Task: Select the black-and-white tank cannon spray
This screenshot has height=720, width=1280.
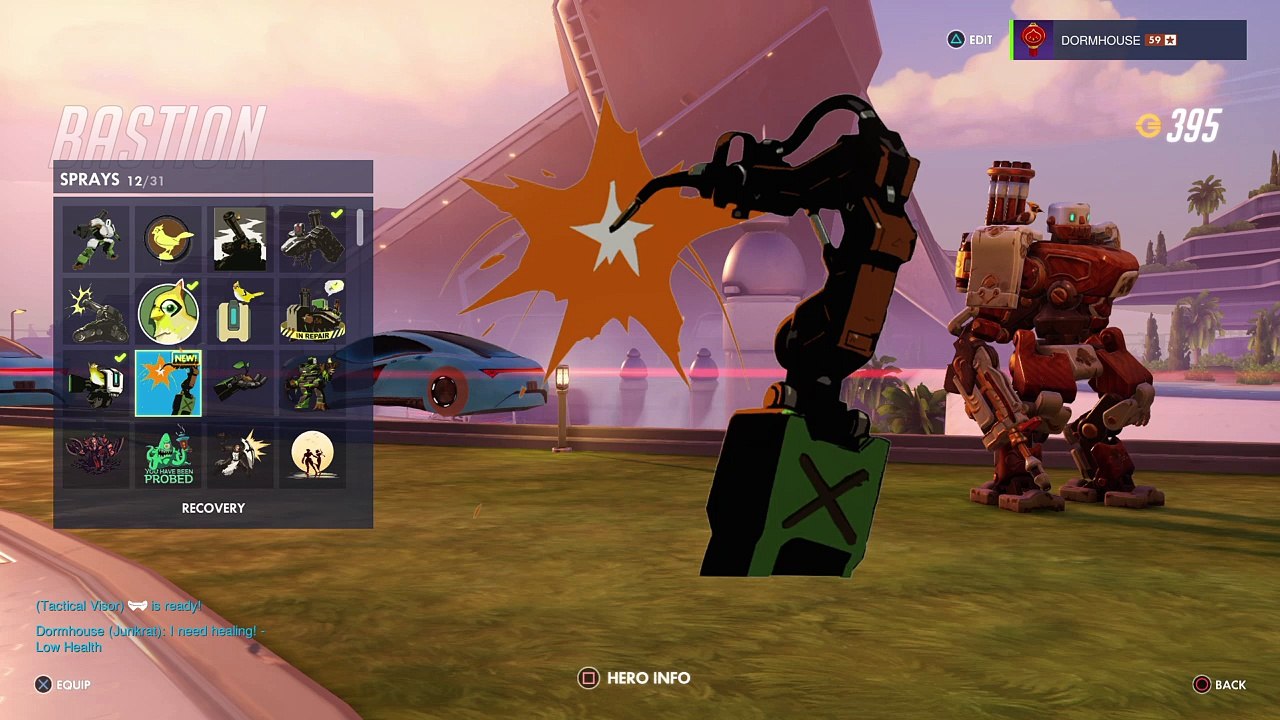Action: coord(240,240)
